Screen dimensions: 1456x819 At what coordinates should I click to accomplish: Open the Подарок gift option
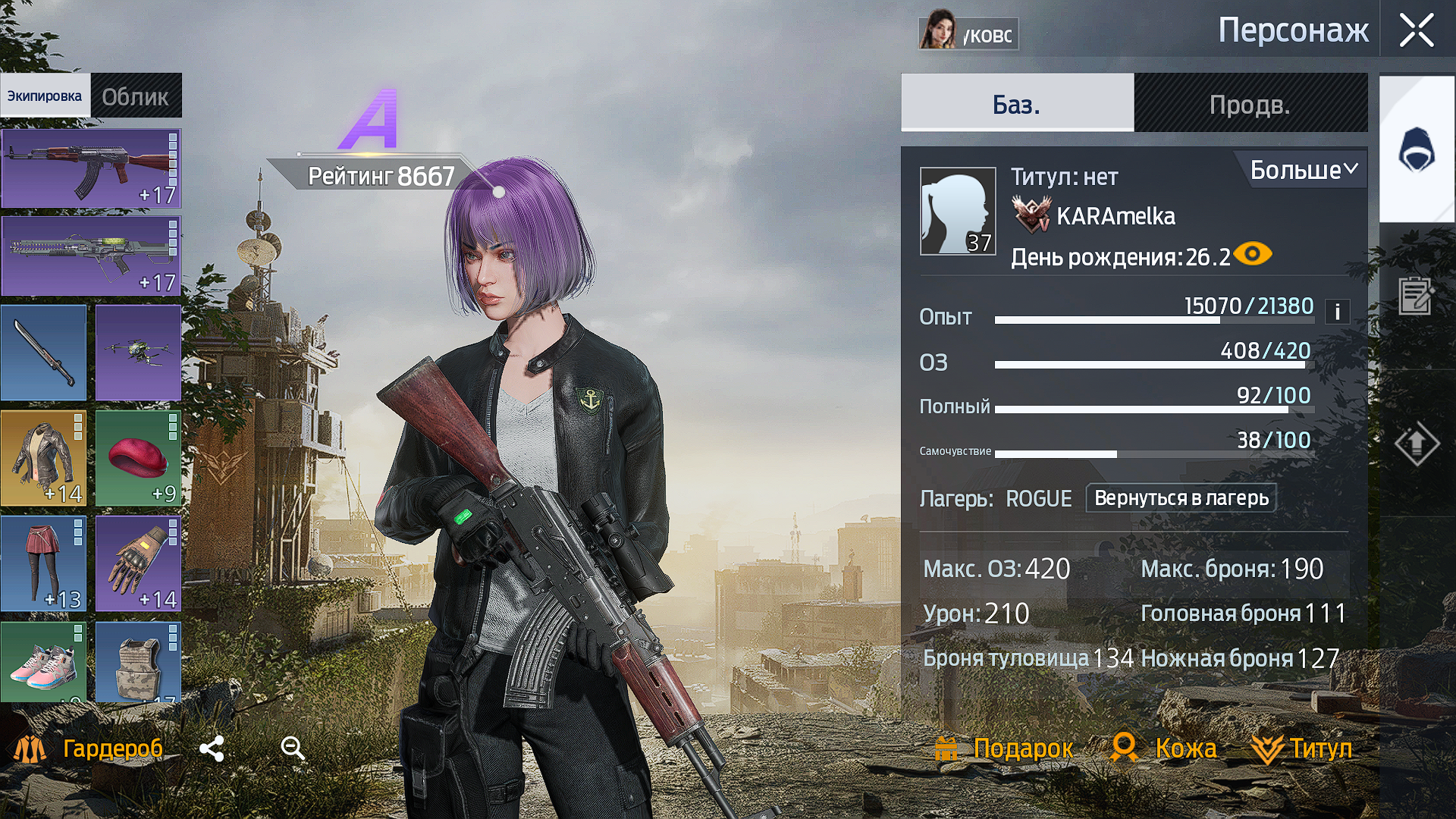tap(1004, 748)
